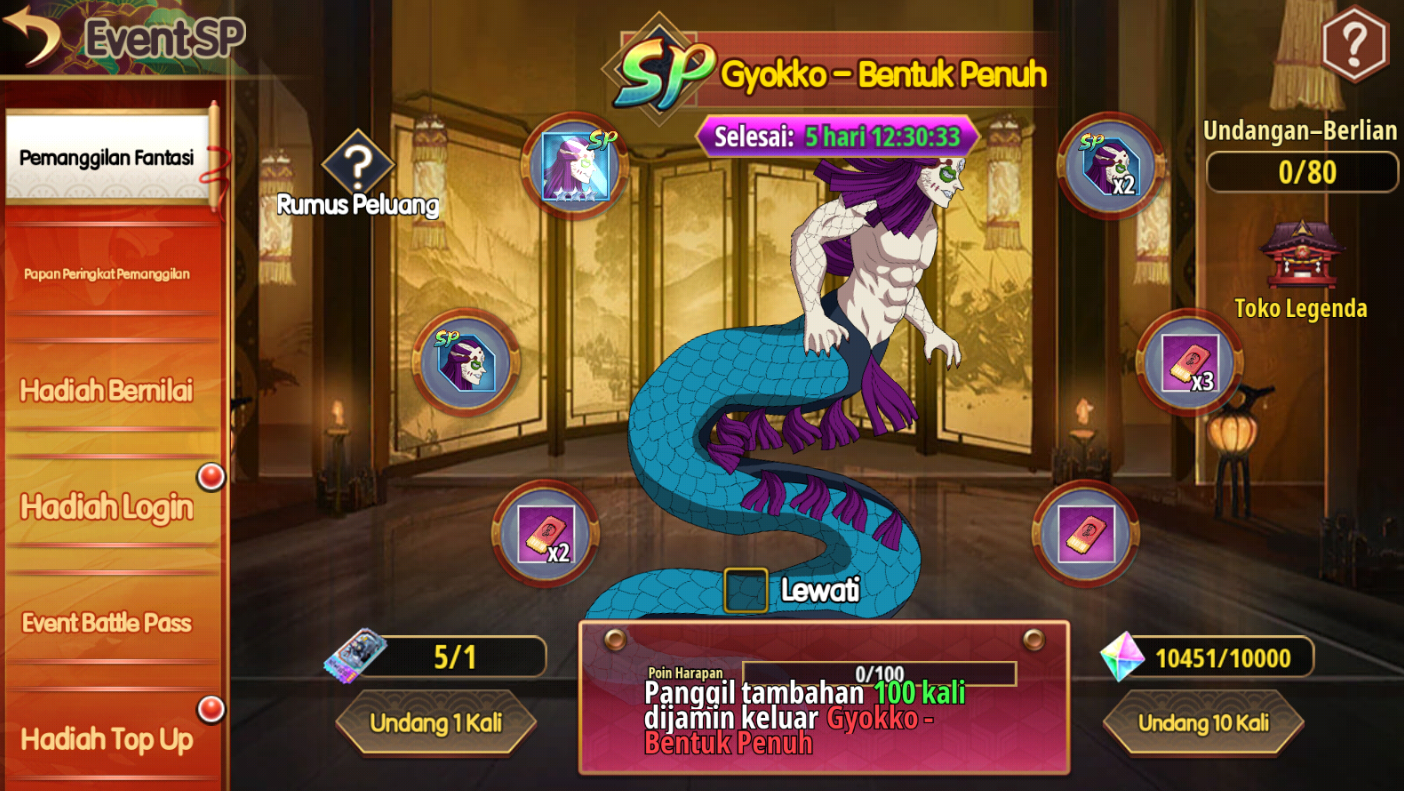The image size is (1404, 791).
Task: Inspect the SP Gyokko star card reward
Action: (x=574, y=166)
